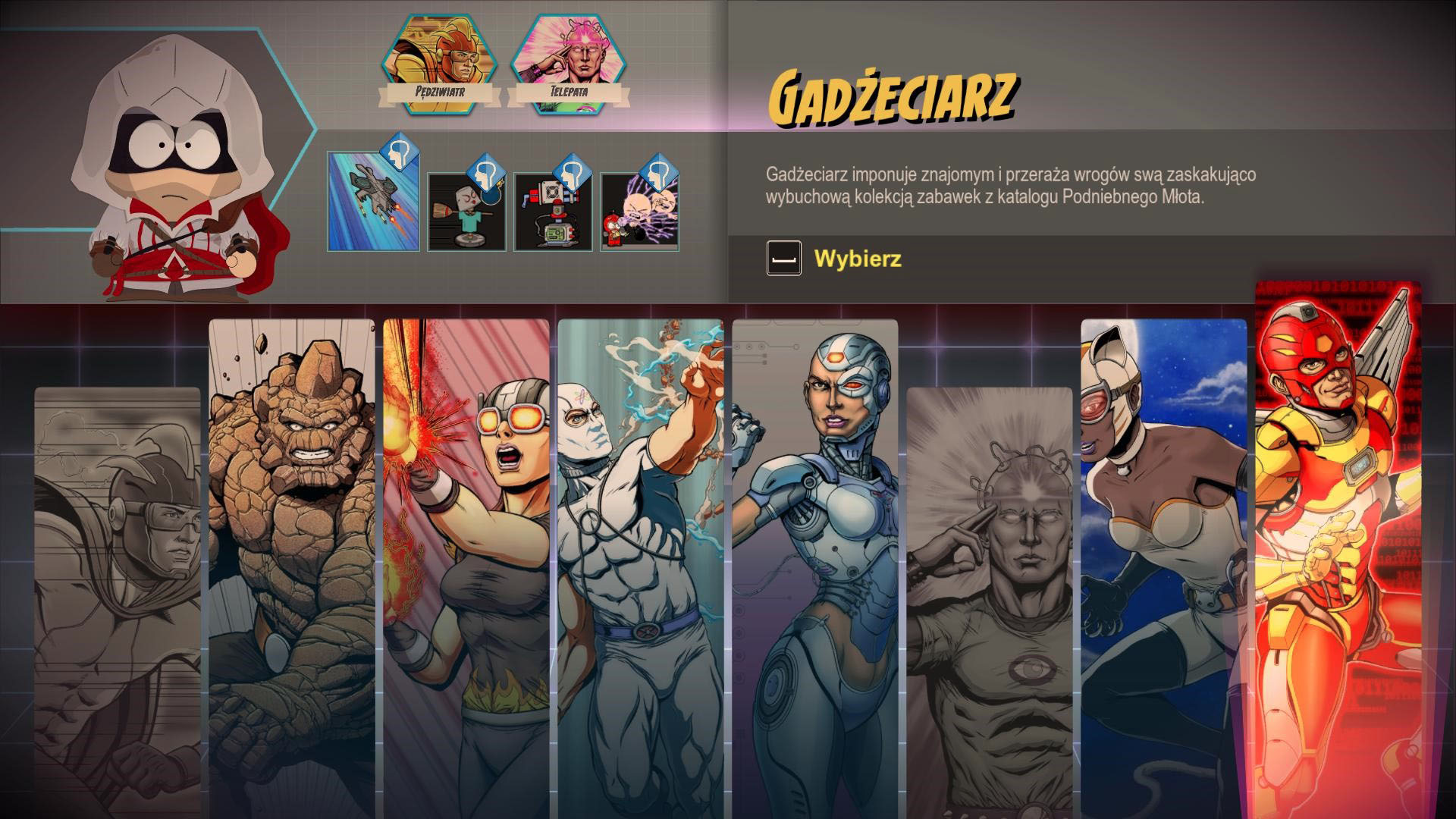Select the rock-skinned brute class card

coord(292,561)
